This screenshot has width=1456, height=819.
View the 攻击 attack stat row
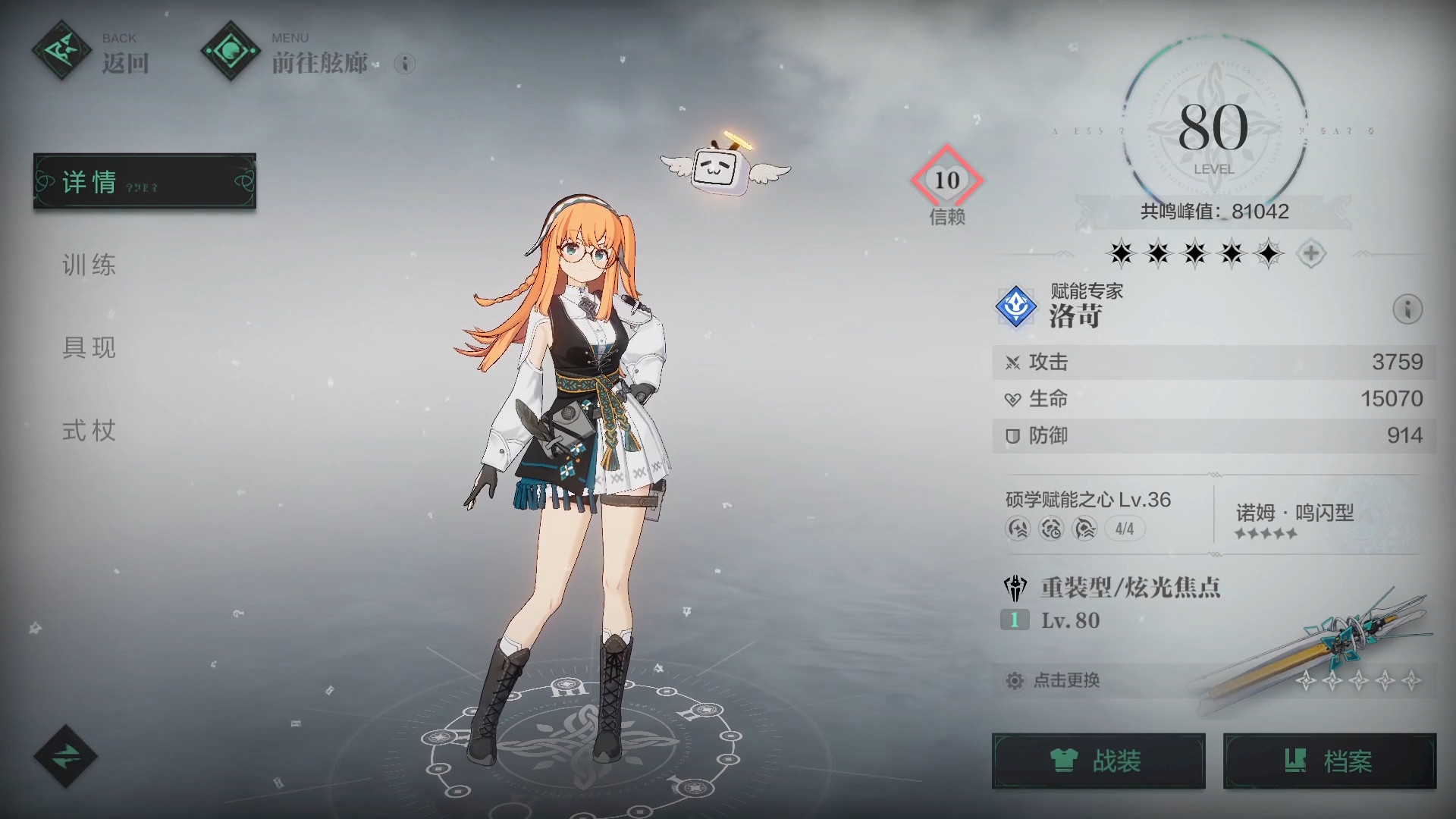click(x=1213, y=362)
